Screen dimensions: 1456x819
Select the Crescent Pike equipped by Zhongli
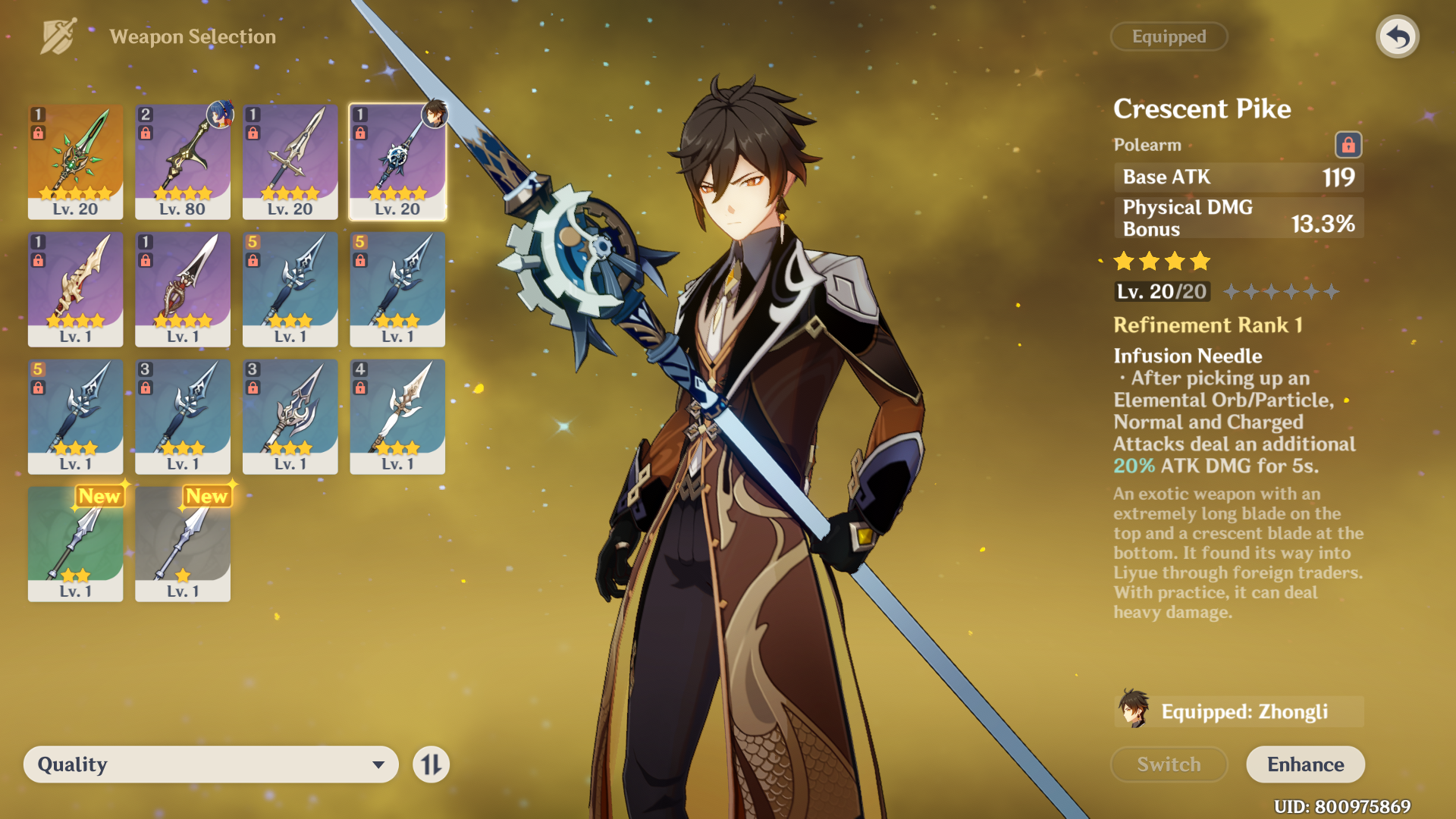pos(397,161)
